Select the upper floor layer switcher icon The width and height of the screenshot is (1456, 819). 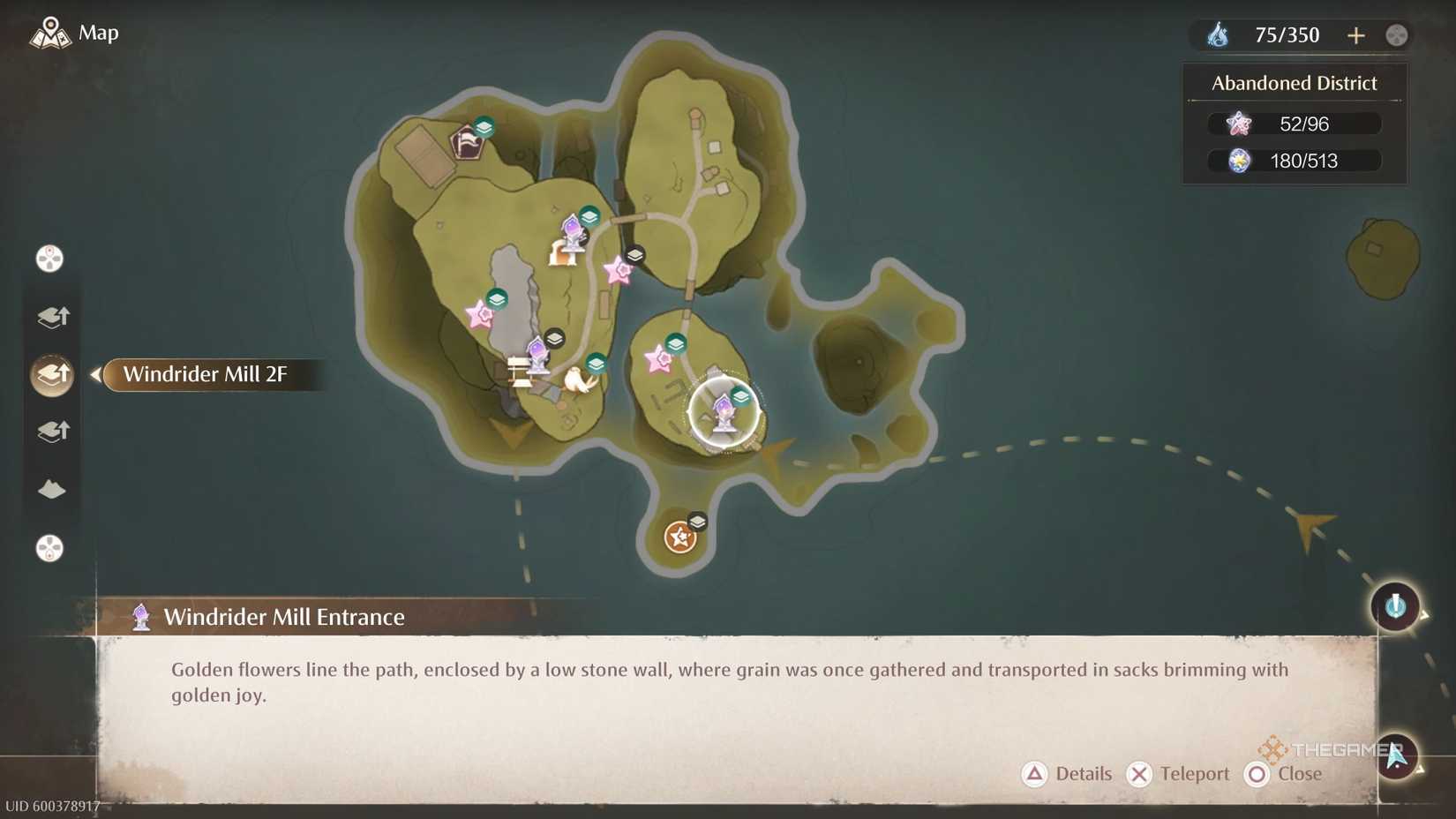coord(53,317)
